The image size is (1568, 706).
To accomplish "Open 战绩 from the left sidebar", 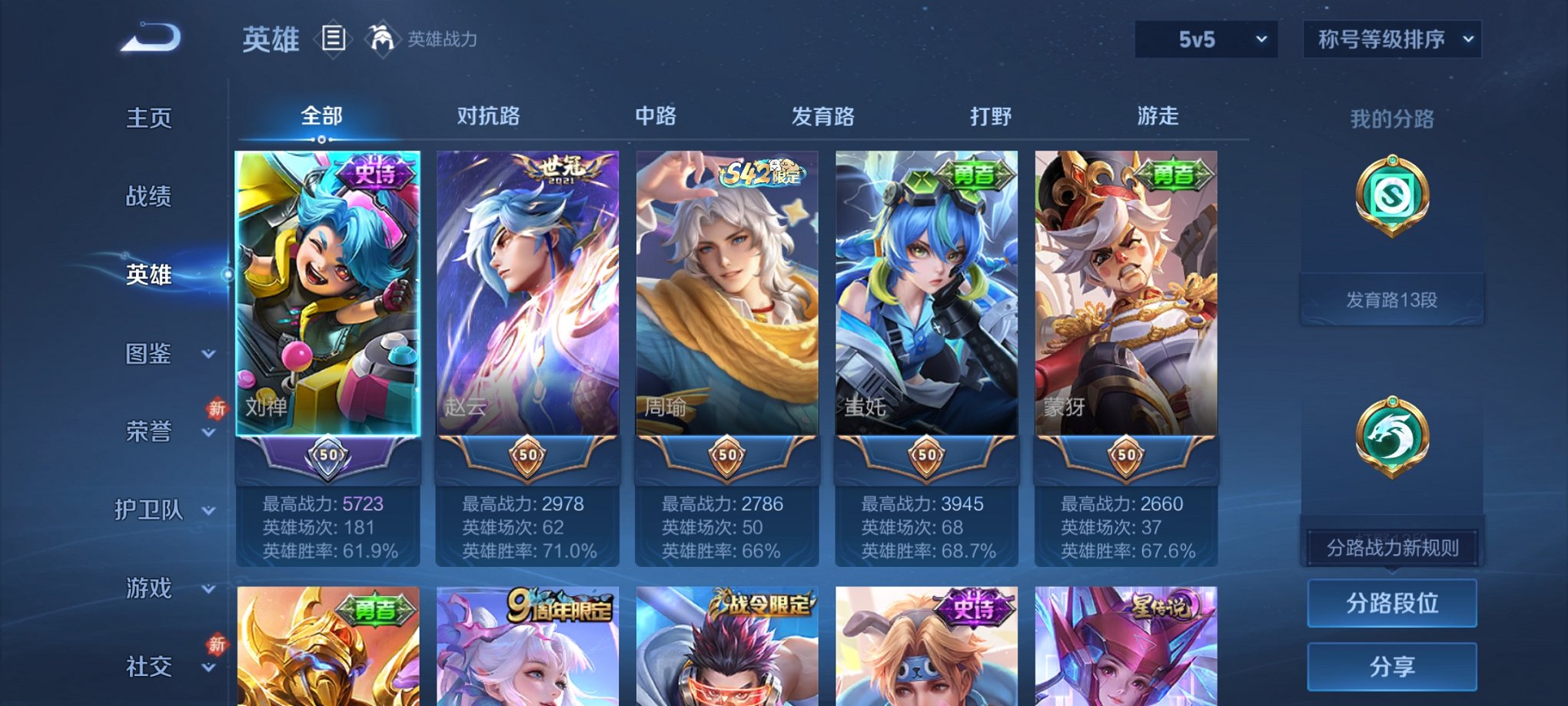I will [151, 196].
